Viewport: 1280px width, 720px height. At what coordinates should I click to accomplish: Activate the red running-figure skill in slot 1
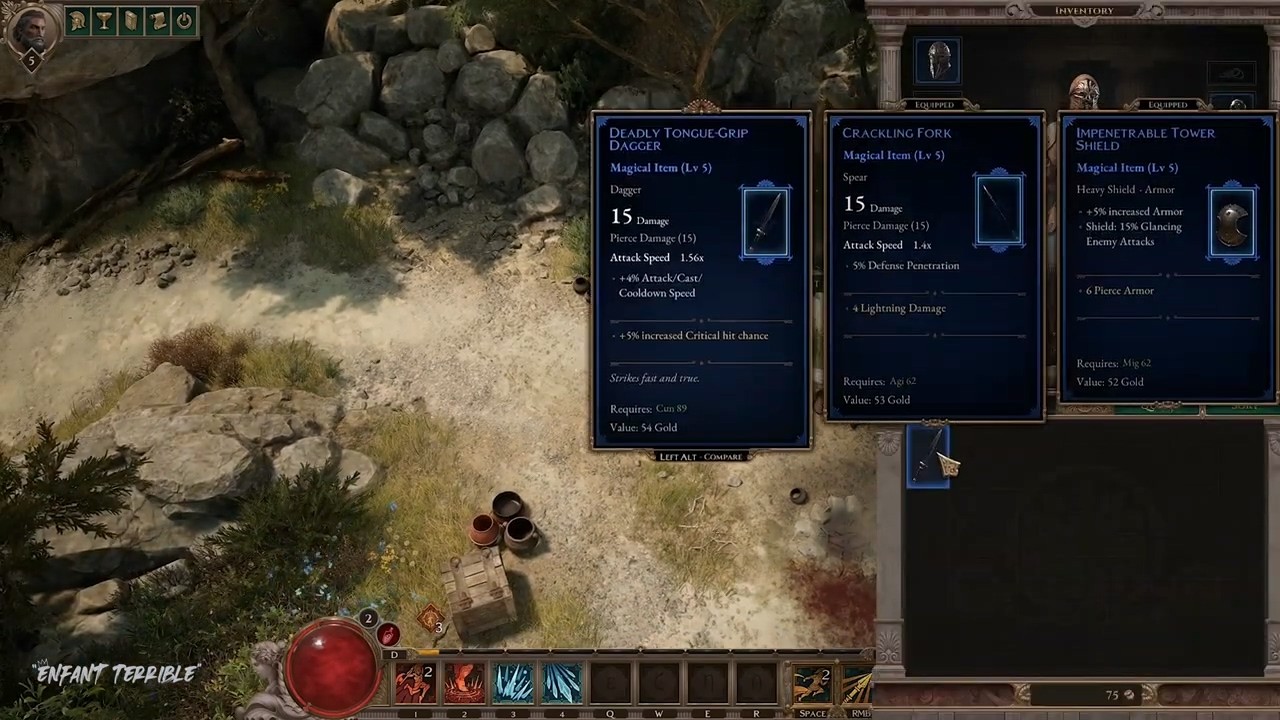click(x=415, y=684)
